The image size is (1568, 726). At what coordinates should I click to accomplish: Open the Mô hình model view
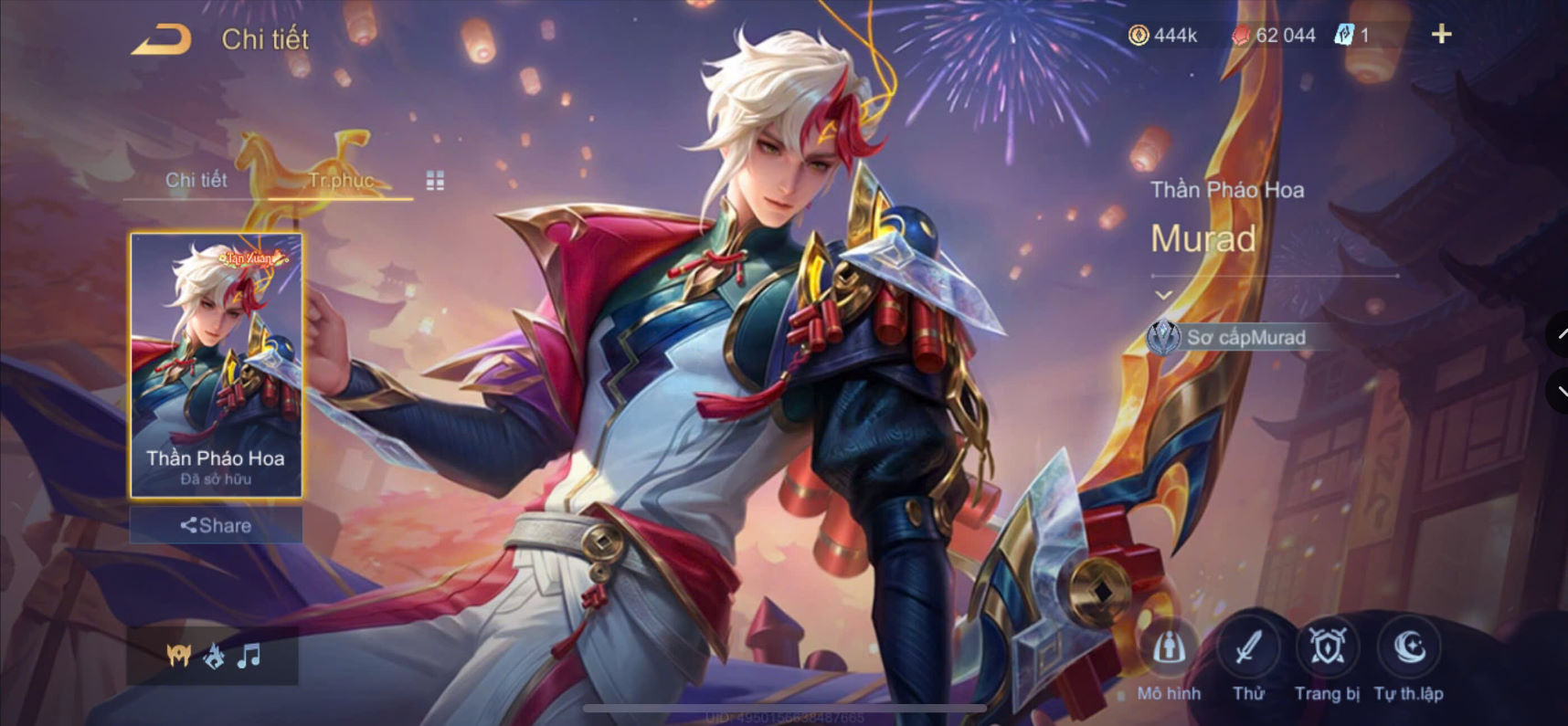click(x=1171, y=648)
